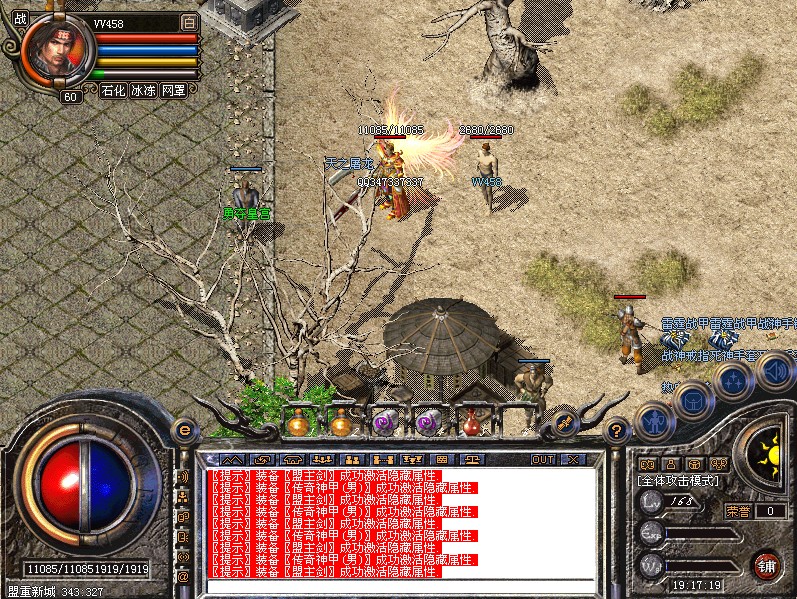Close the chat panel with X button
This screenshot has width=797, height=599.
coord(573,459)
